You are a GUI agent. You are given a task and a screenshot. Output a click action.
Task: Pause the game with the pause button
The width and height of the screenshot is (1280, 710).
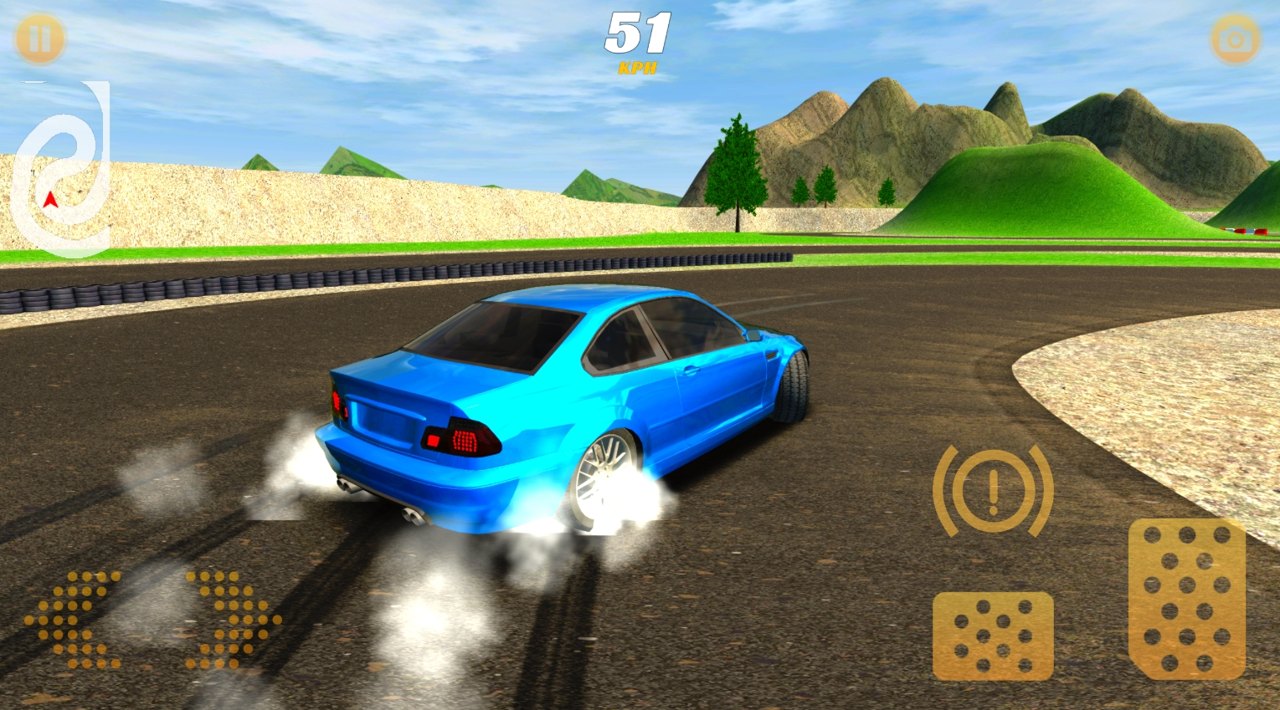click(x=40, y=39)
